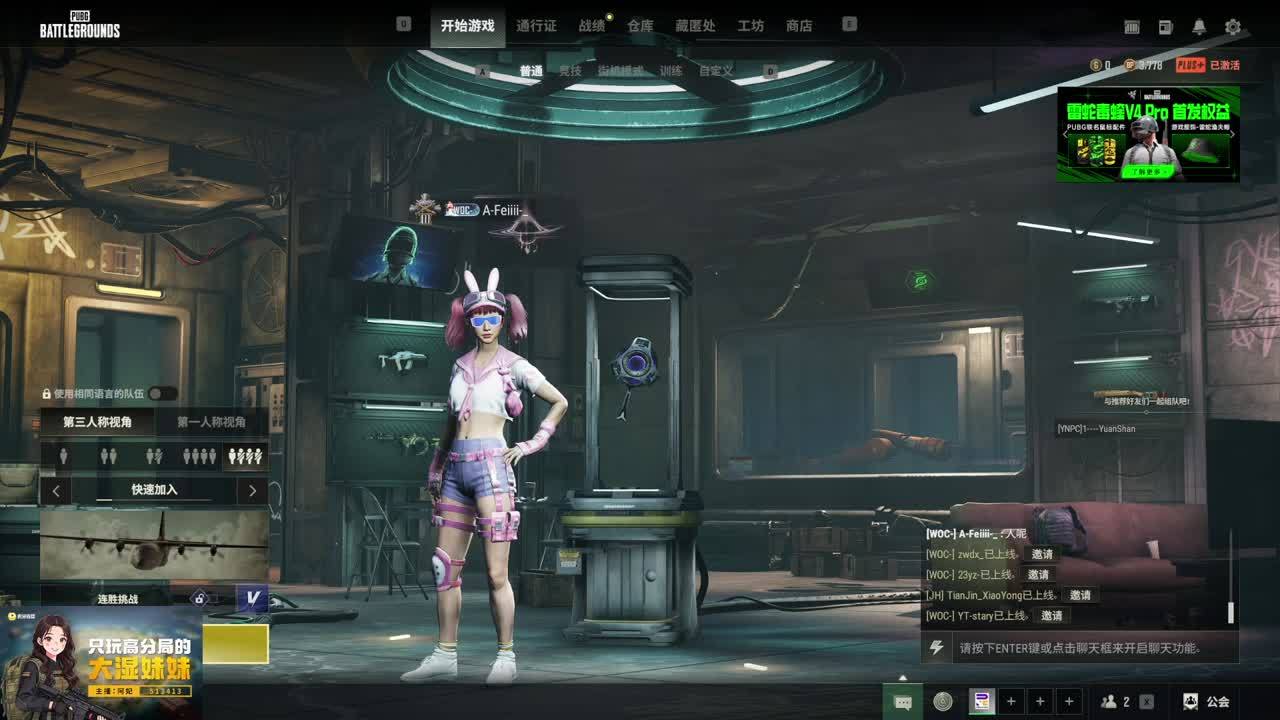This screenshot has width=1280, height=720.
Task: Switch to the 战绩 career tab
Action: click(x=592, y=26)
